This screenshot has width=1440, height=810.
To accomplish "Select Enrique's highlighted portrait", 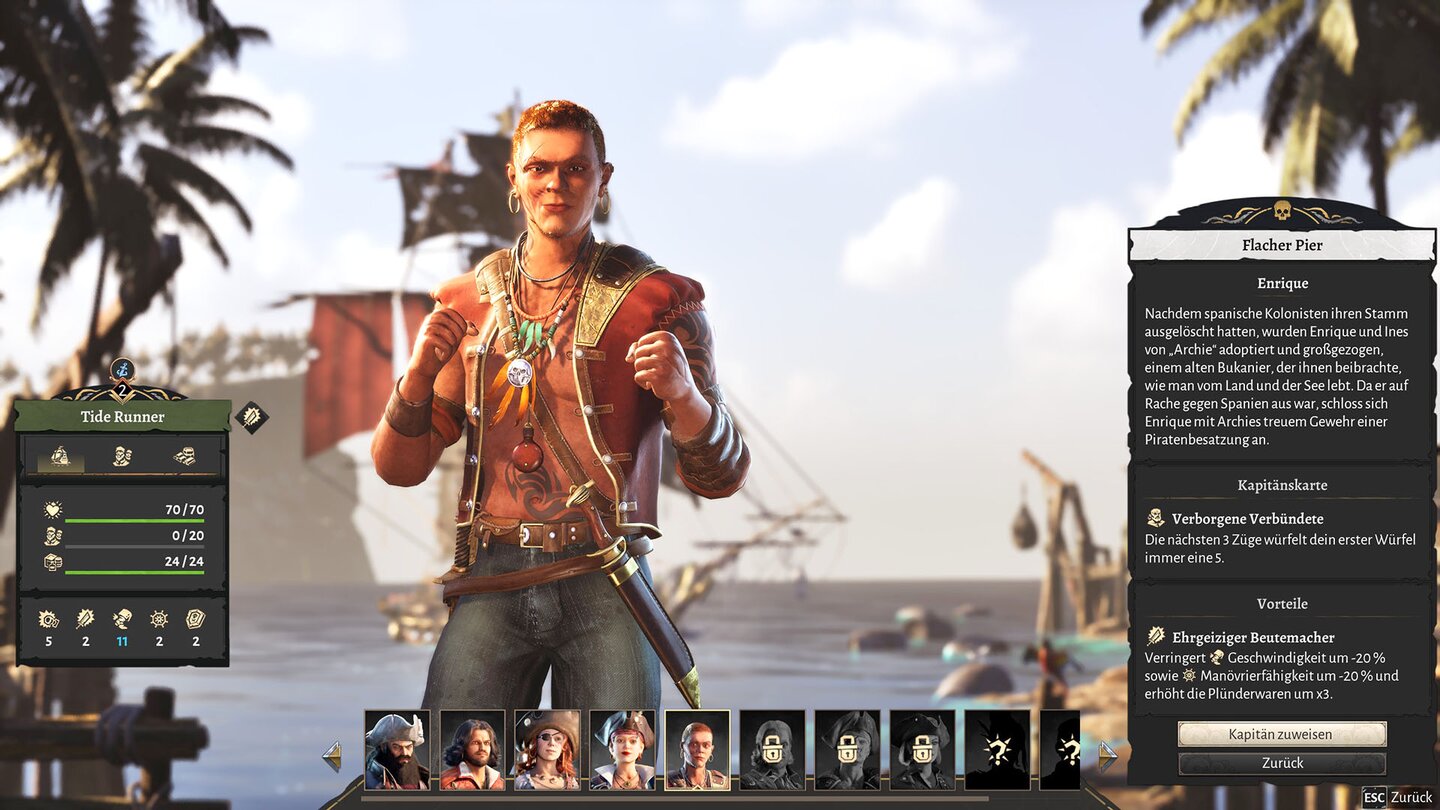I will (x=697, y=750).
